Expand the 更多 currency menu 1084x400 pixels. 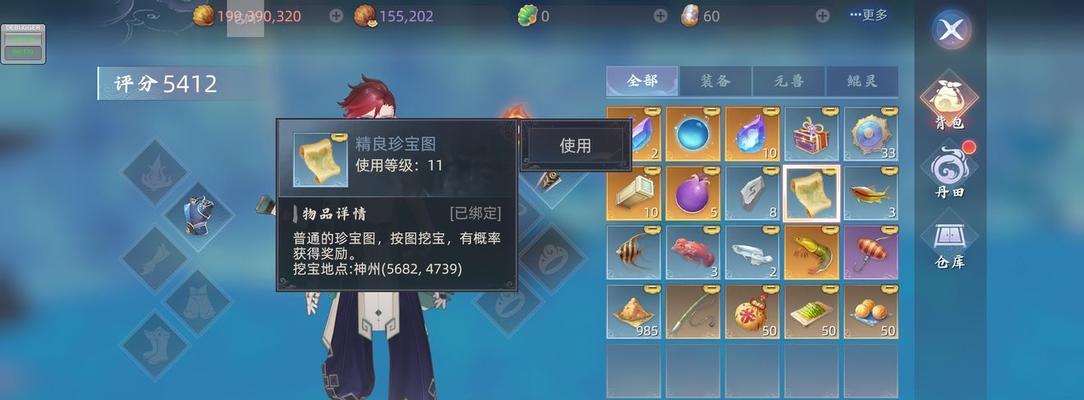click(868, 15)
